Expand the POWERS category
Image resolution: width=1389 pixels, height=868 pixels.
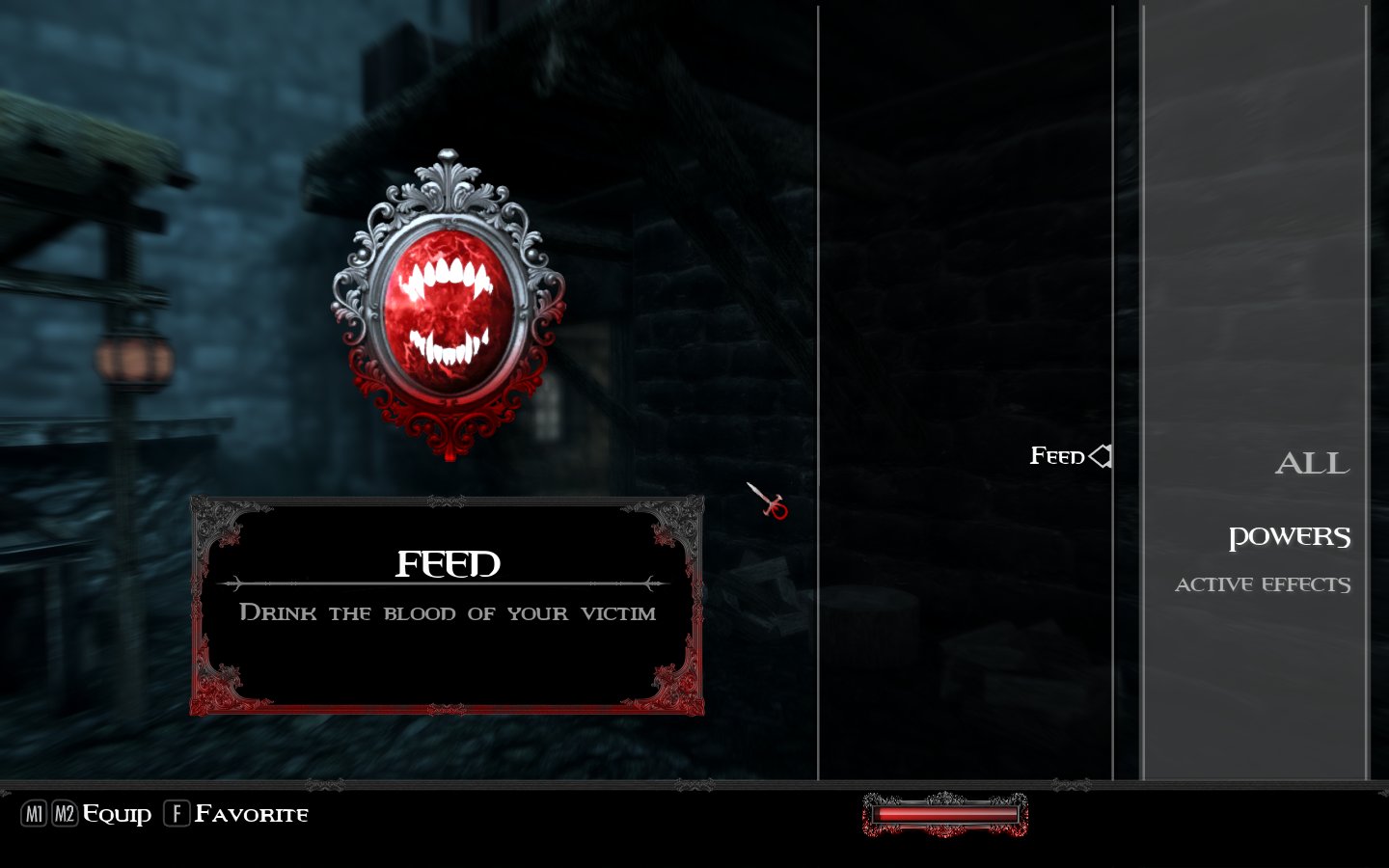point(1290,536)
